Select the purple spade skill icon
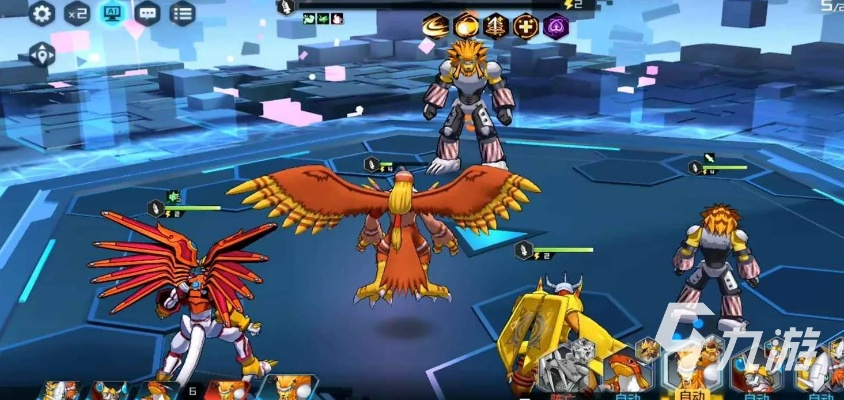Screen dimensions: 844x400 (x=556, y=26)
